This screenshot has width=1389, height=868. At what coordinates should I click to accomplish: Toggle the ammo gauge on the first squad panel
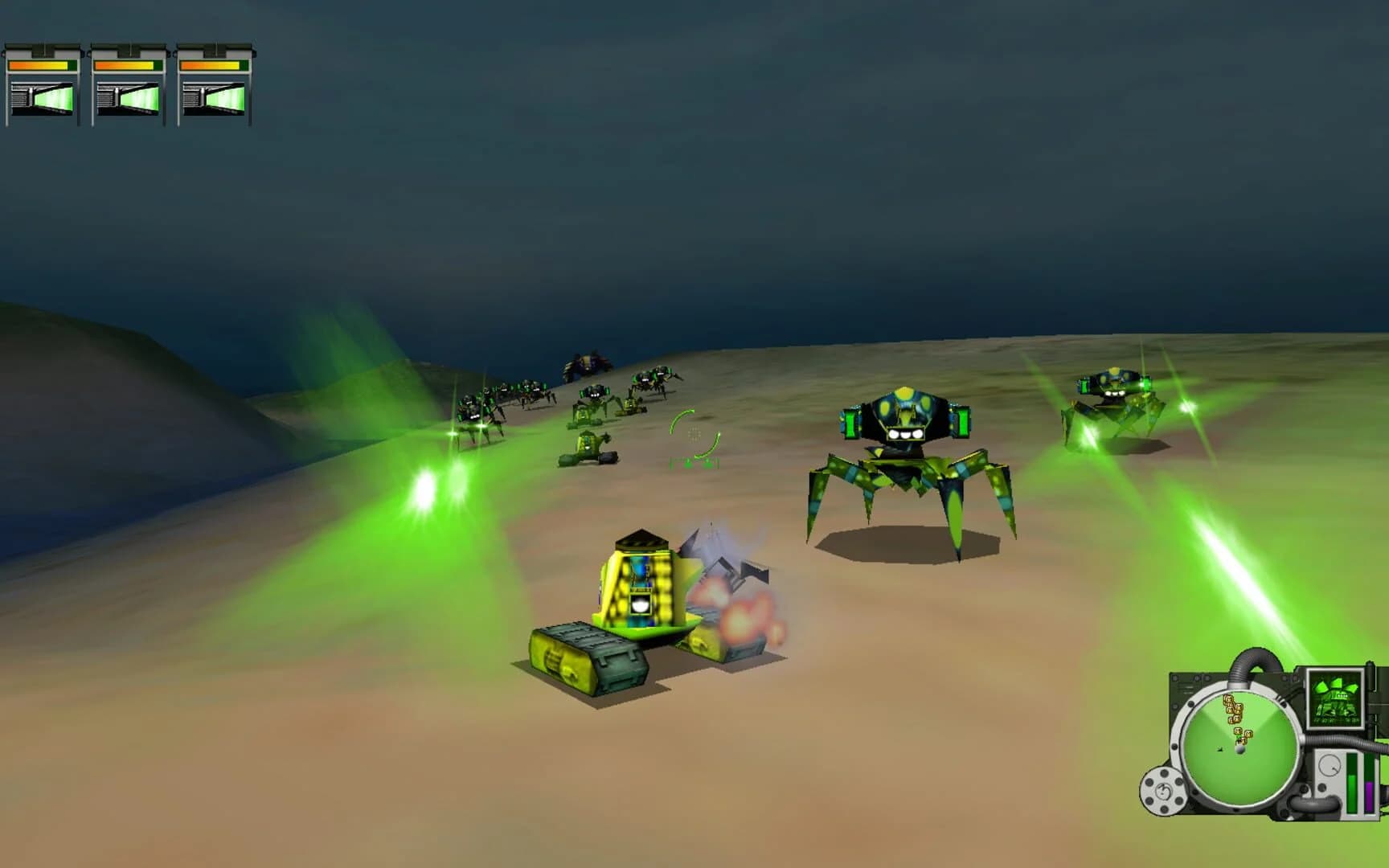click(x=43, y=98)
